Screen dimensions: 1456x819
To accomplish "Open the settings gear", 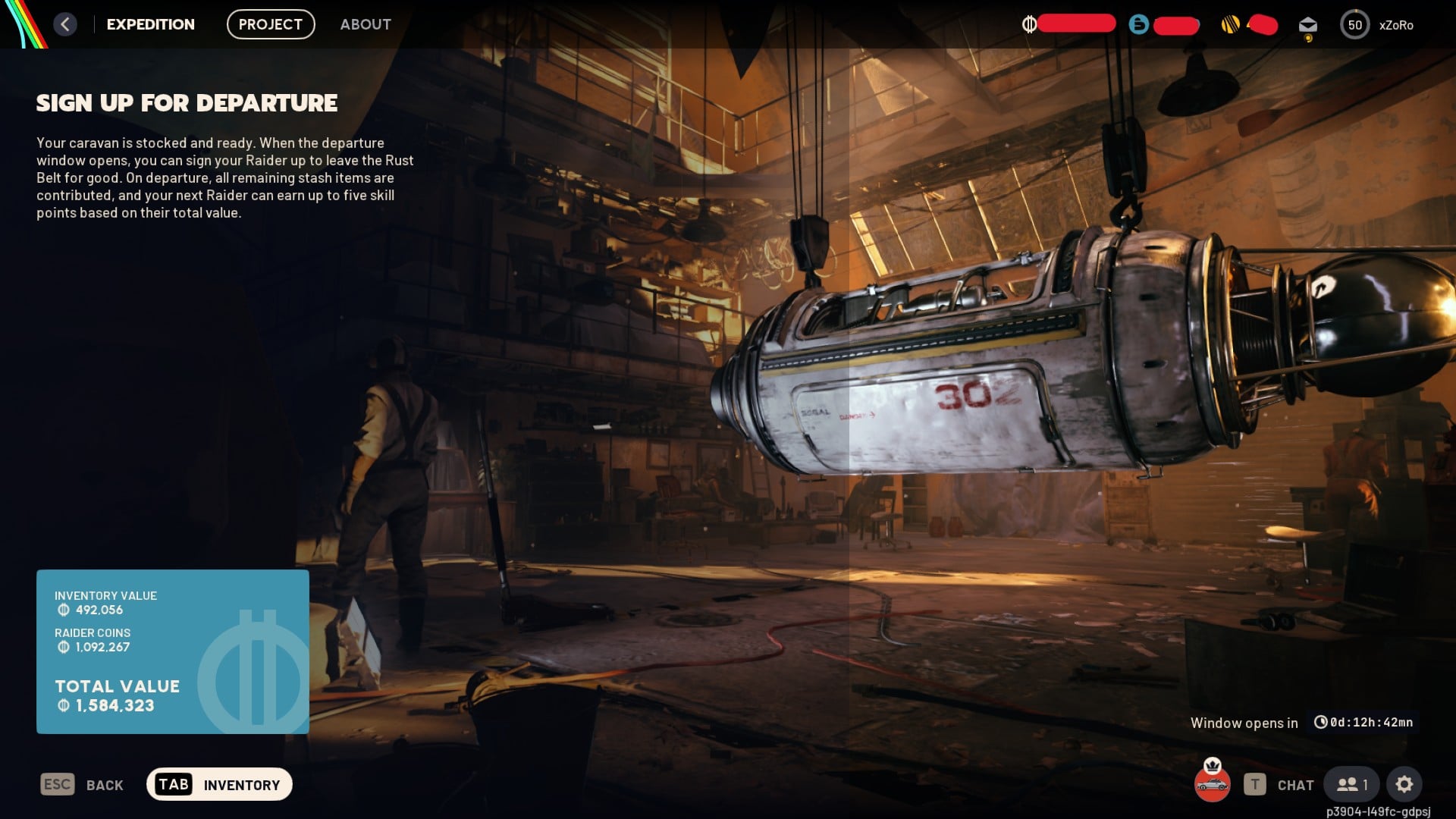I will click(1404, 785).
